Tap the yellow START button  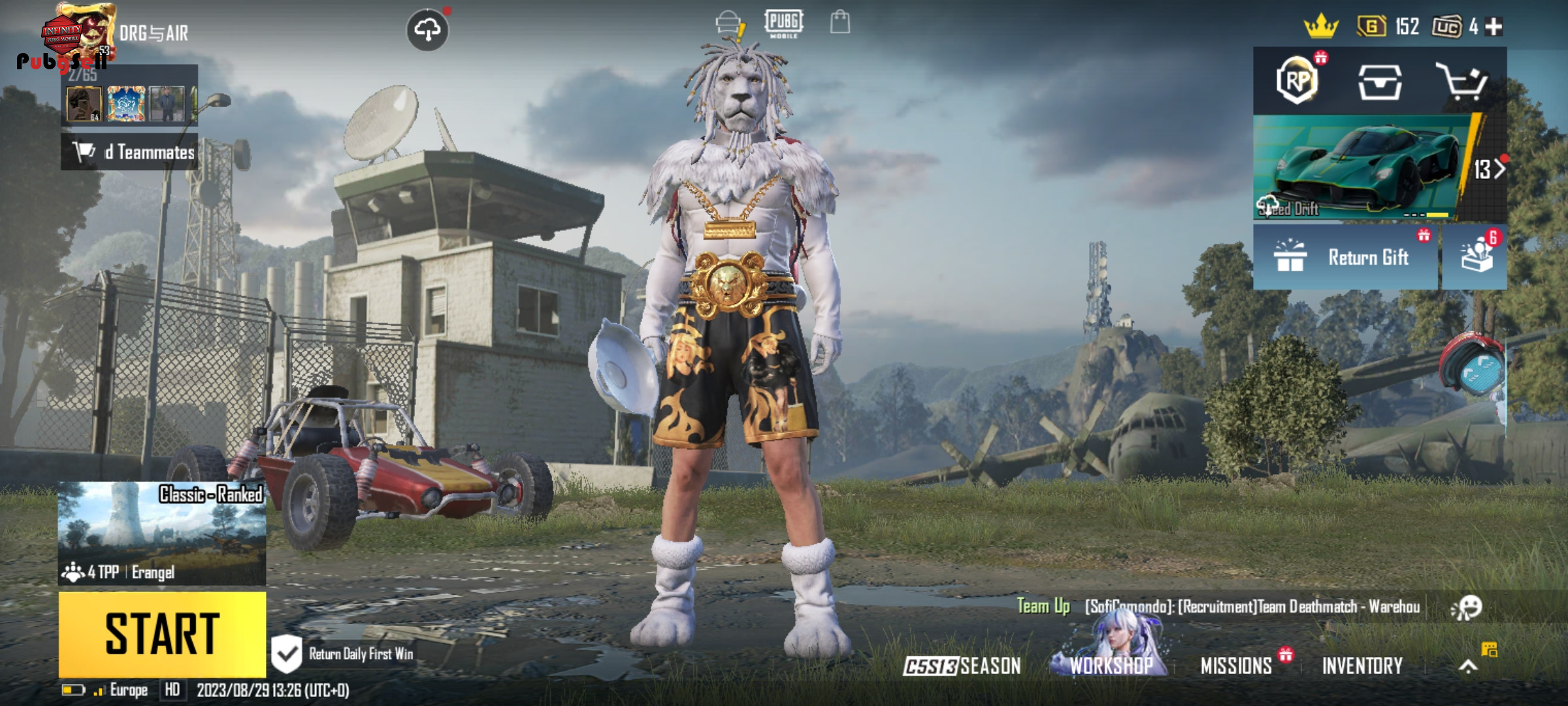tap(162, 633)
